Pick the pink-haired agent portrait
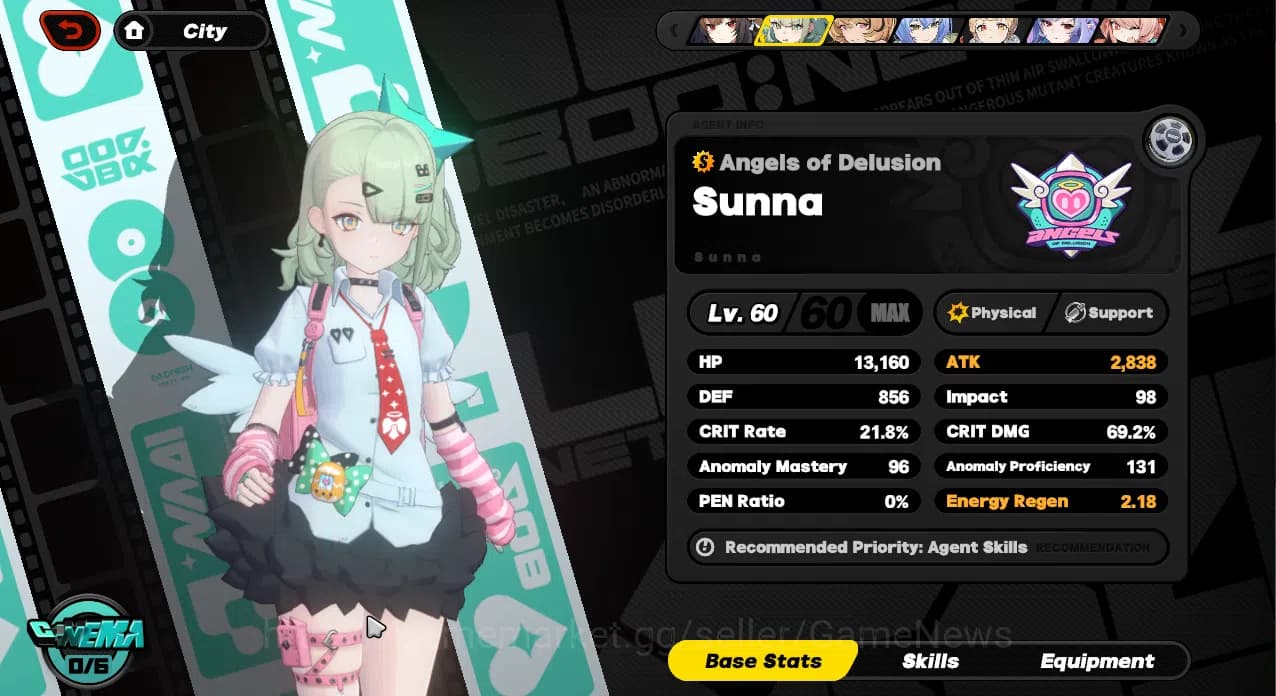 click(x=1130, y=31)
